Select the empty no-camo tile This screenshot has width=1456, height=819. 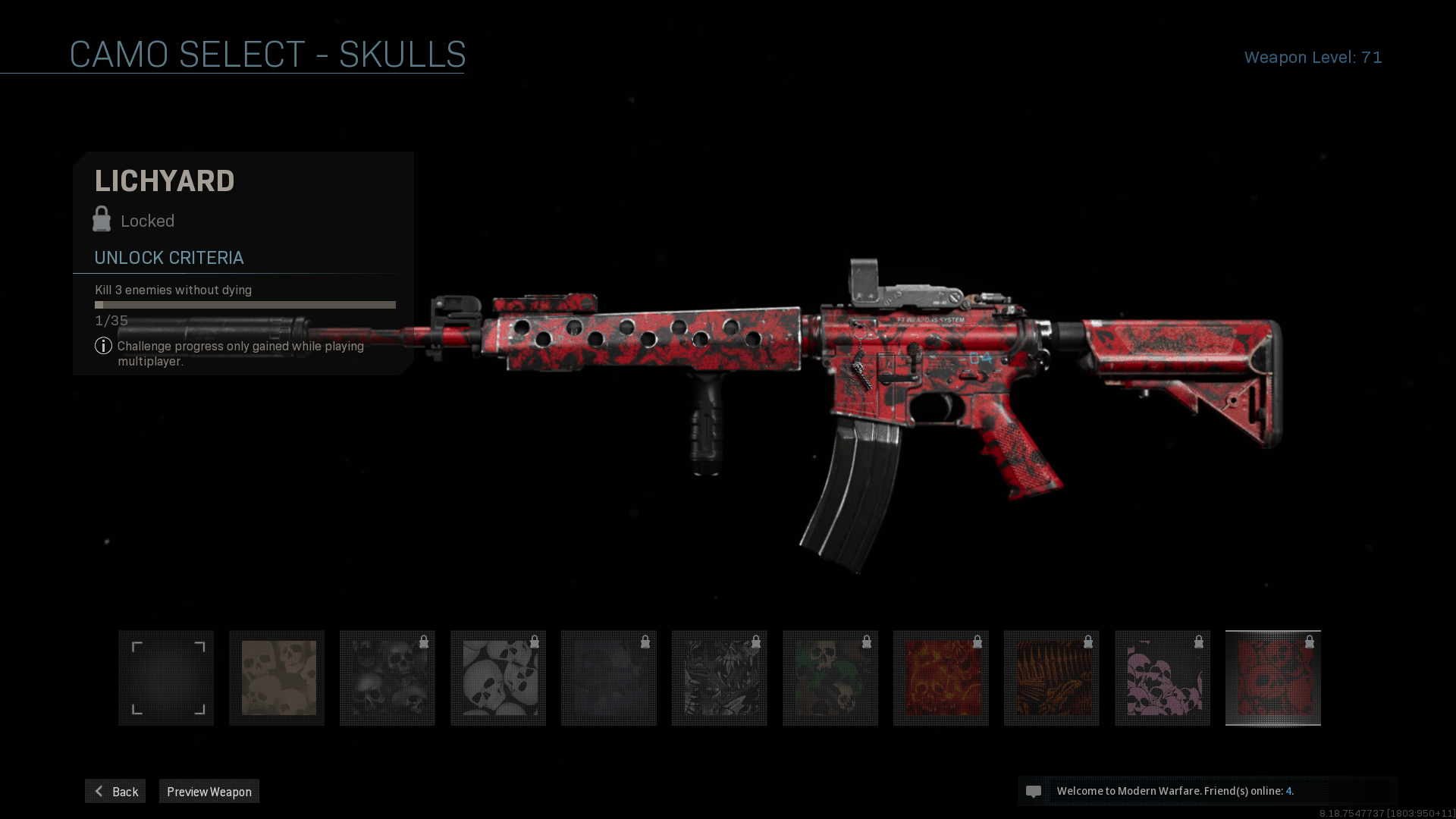[166, 678]
